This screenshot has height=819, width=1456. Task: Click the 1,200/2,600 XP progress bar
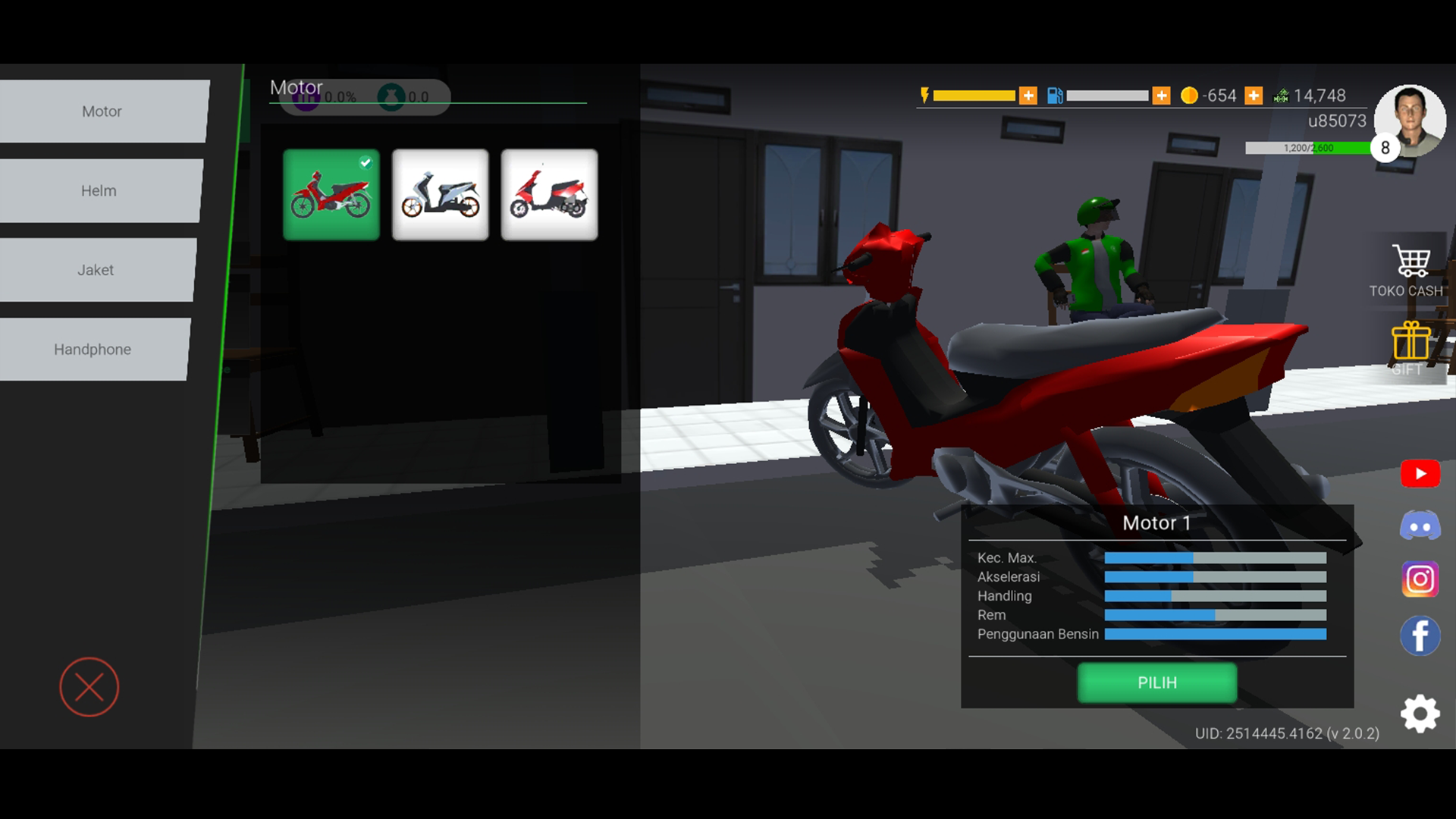[1308, 149]
